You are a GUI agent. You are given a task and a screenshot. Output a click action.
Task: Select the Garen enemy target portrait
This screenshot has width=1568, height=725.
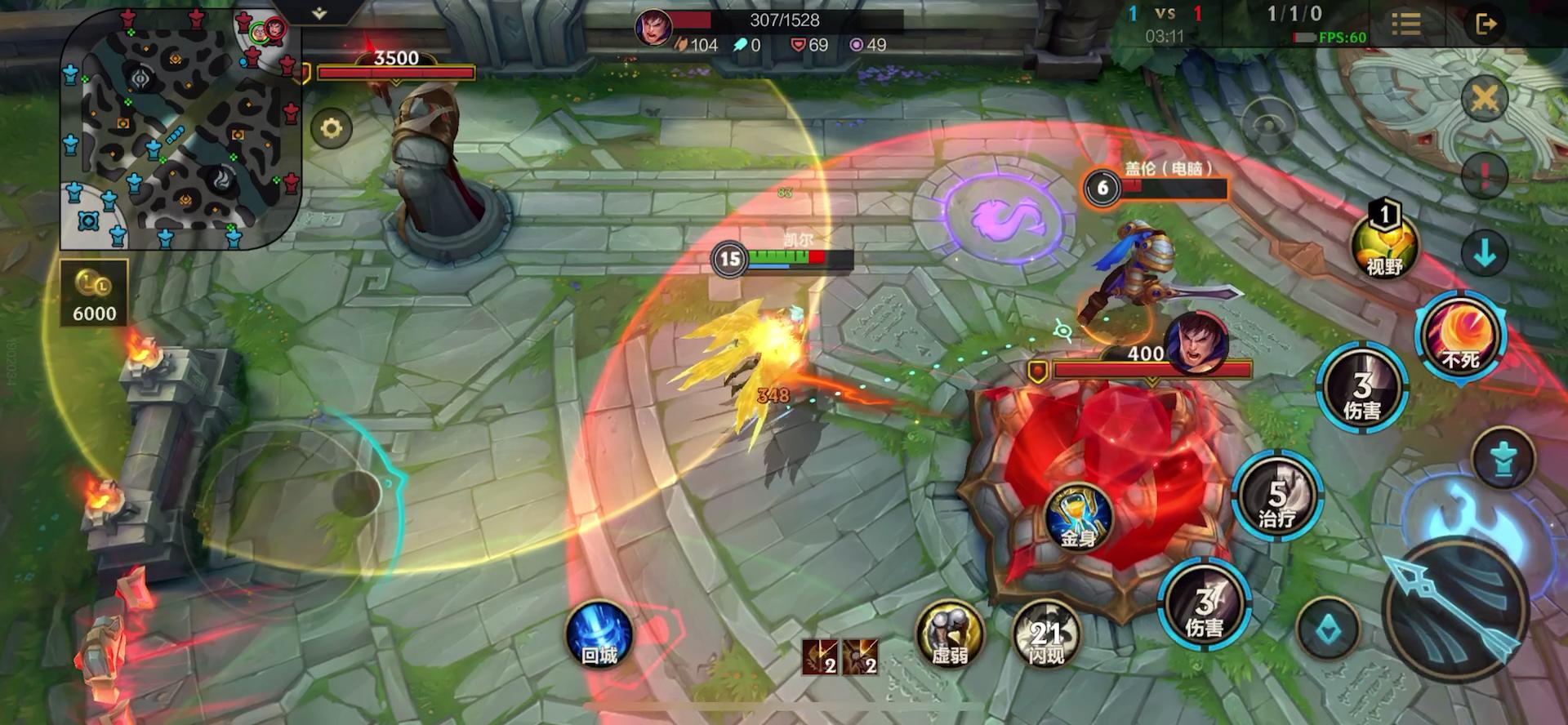click(x=1196, y=340)
